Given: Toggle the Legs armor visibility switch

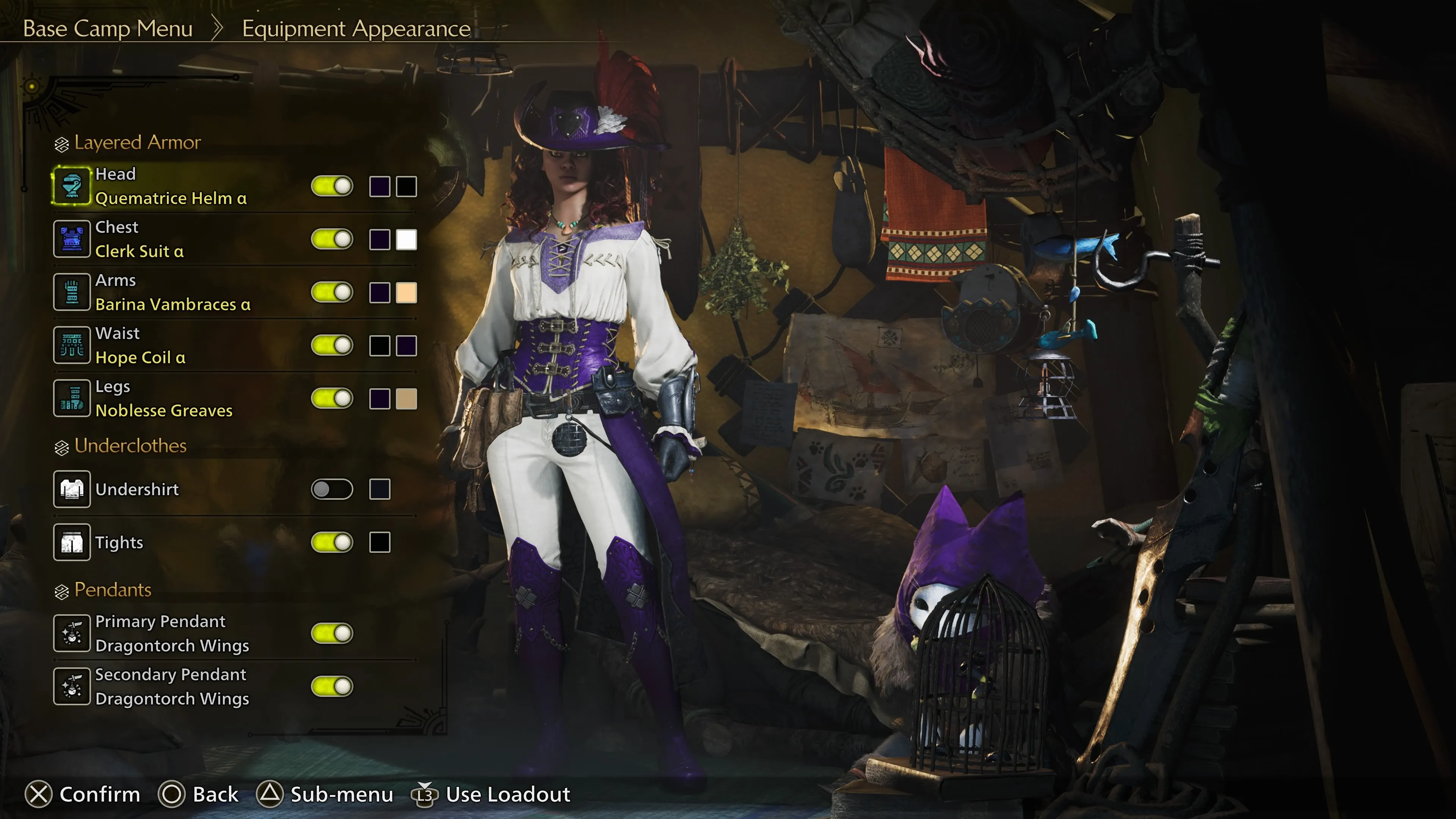Looking at the screenshot, I should point(332,399).
